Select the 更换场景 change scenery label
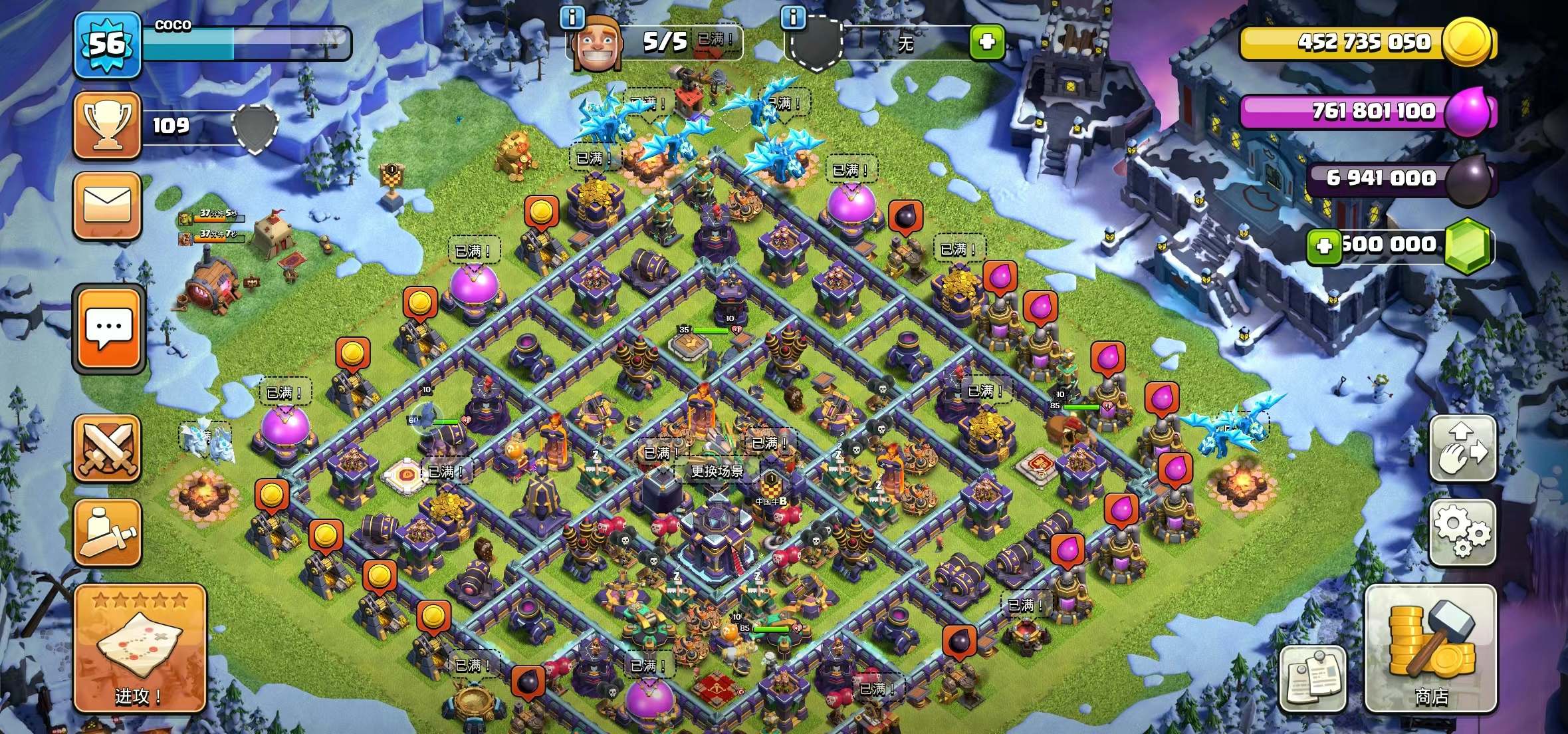 [x=717, y=471]
